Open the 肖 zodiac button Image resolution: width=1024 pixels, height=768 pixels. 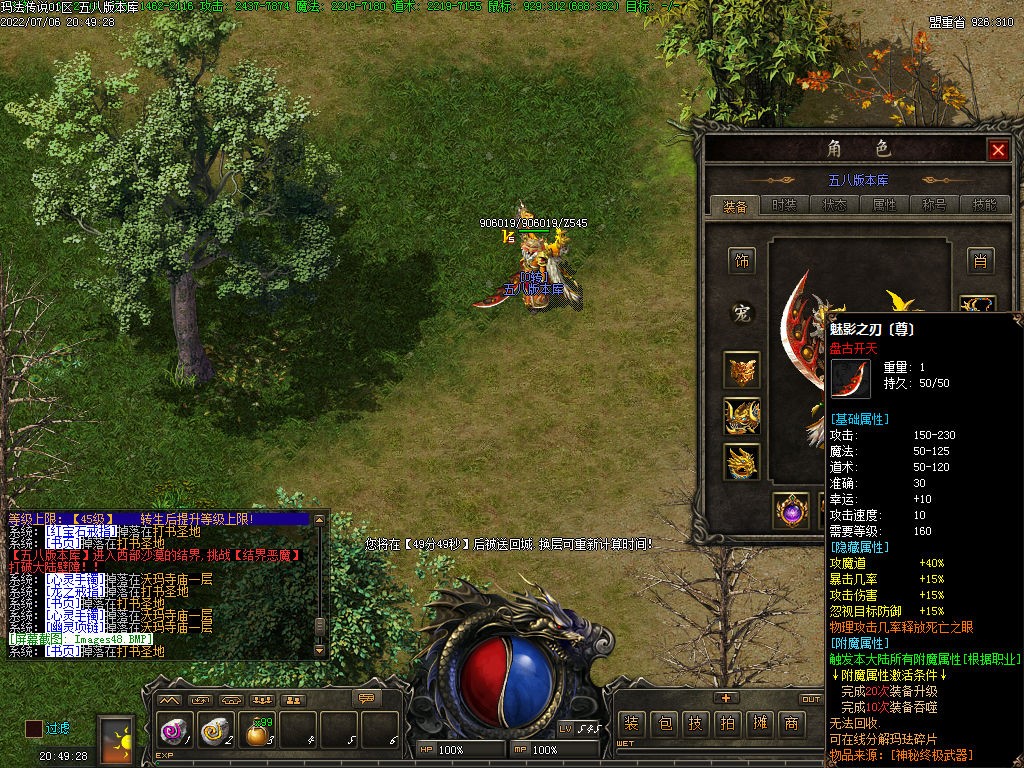pyautogui.click(x=980, y=261)
